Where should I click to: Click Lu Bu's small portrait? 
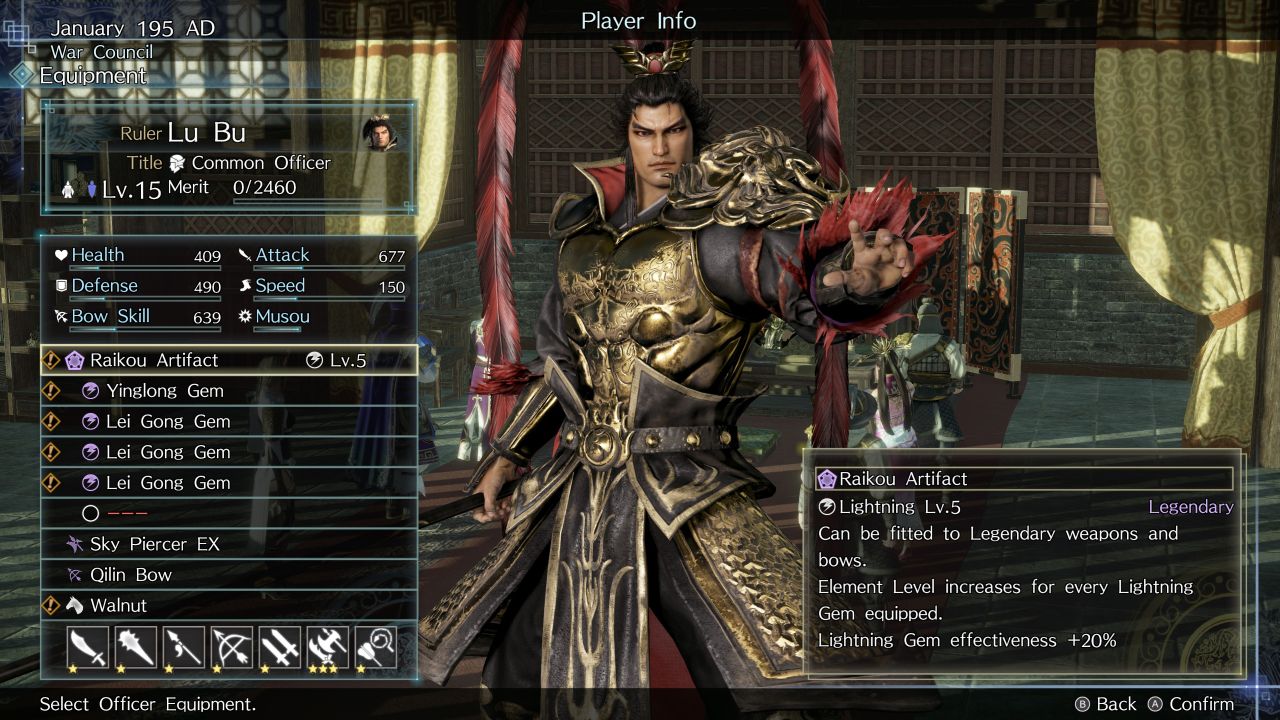click(x=379, y=133)
